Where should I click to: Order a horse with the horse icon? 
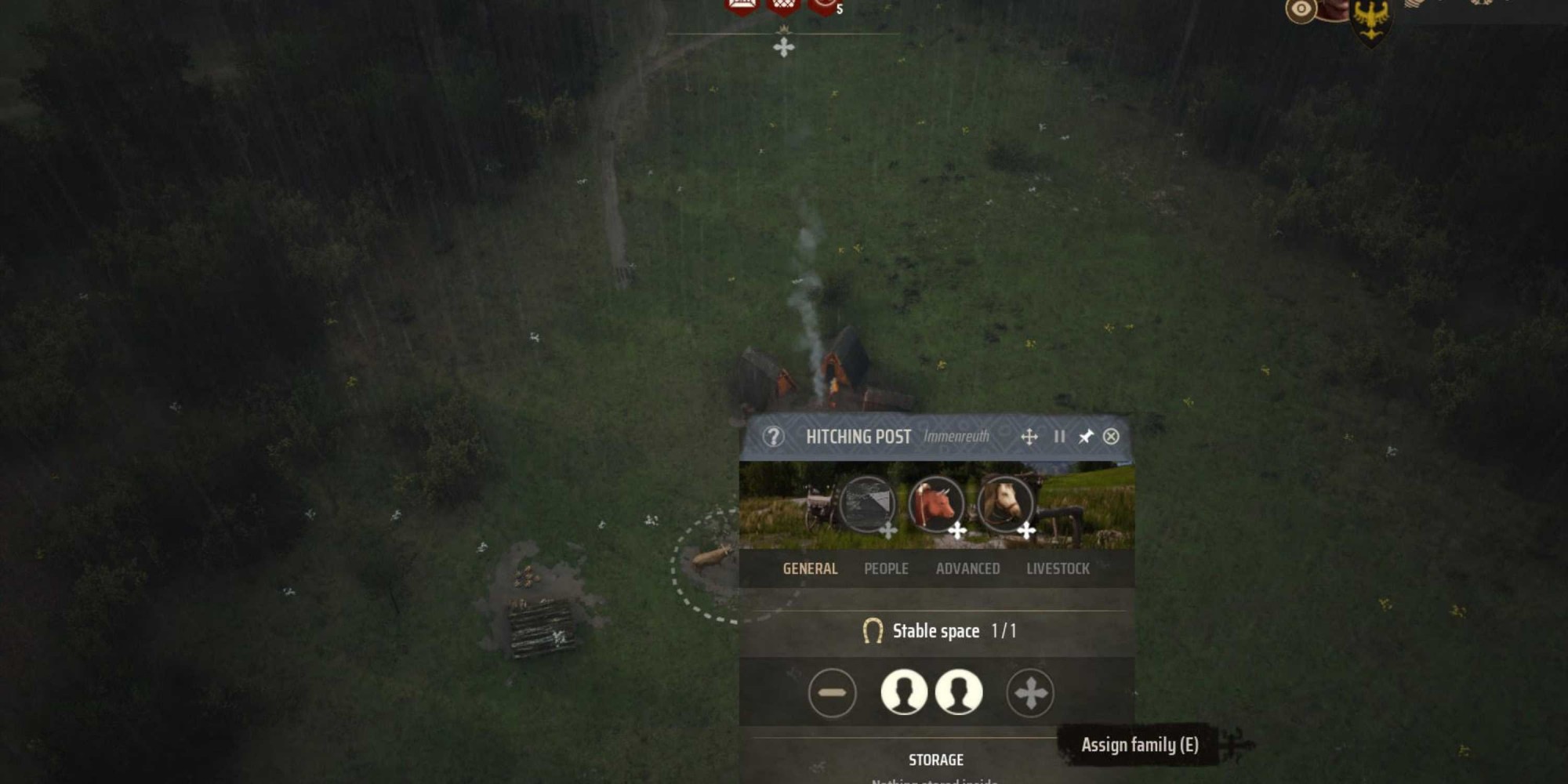coord(1005,503)
